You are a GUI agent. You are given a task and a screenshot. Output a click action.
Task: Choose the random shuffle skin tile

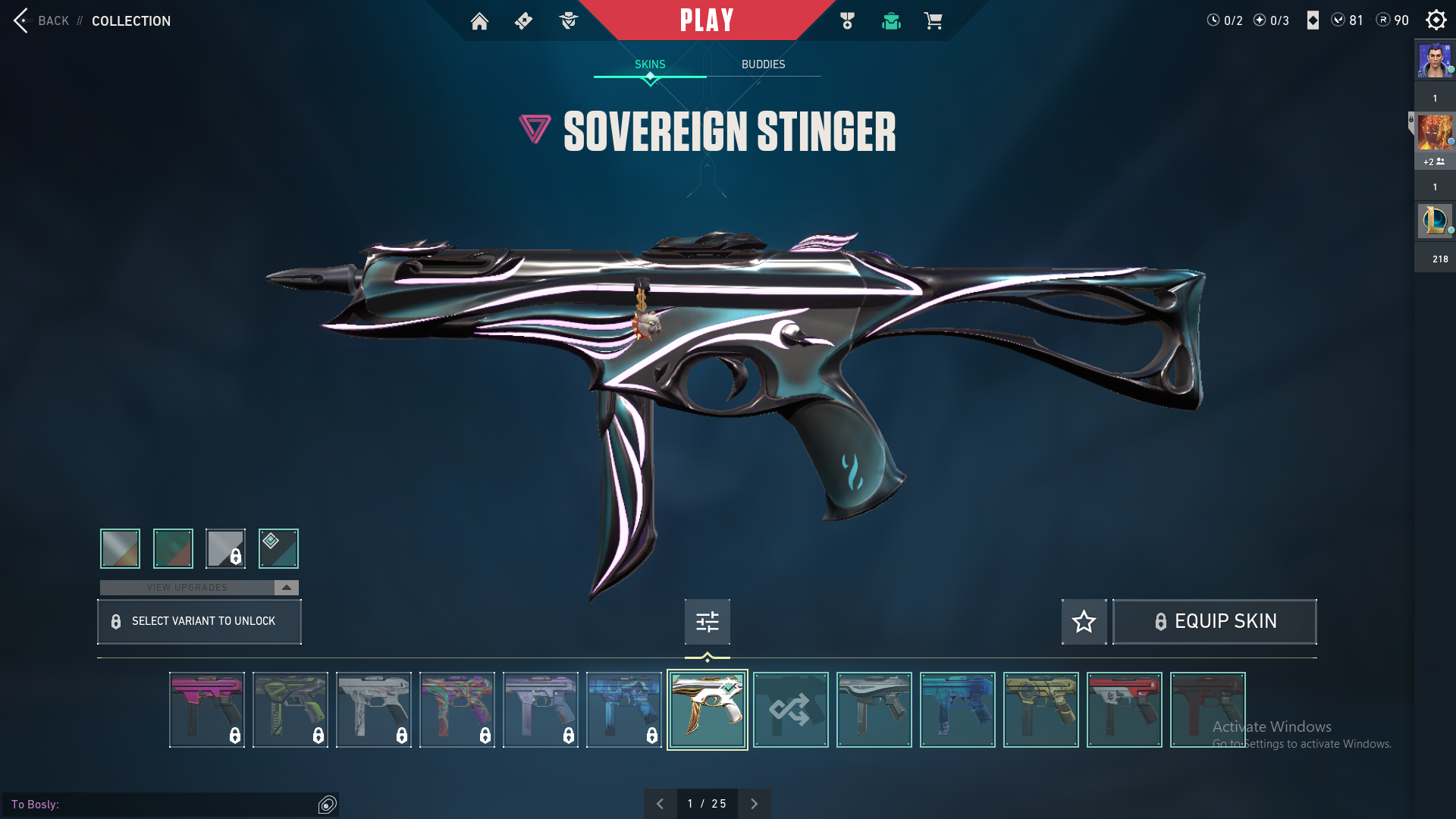click(x=790, y=710)
